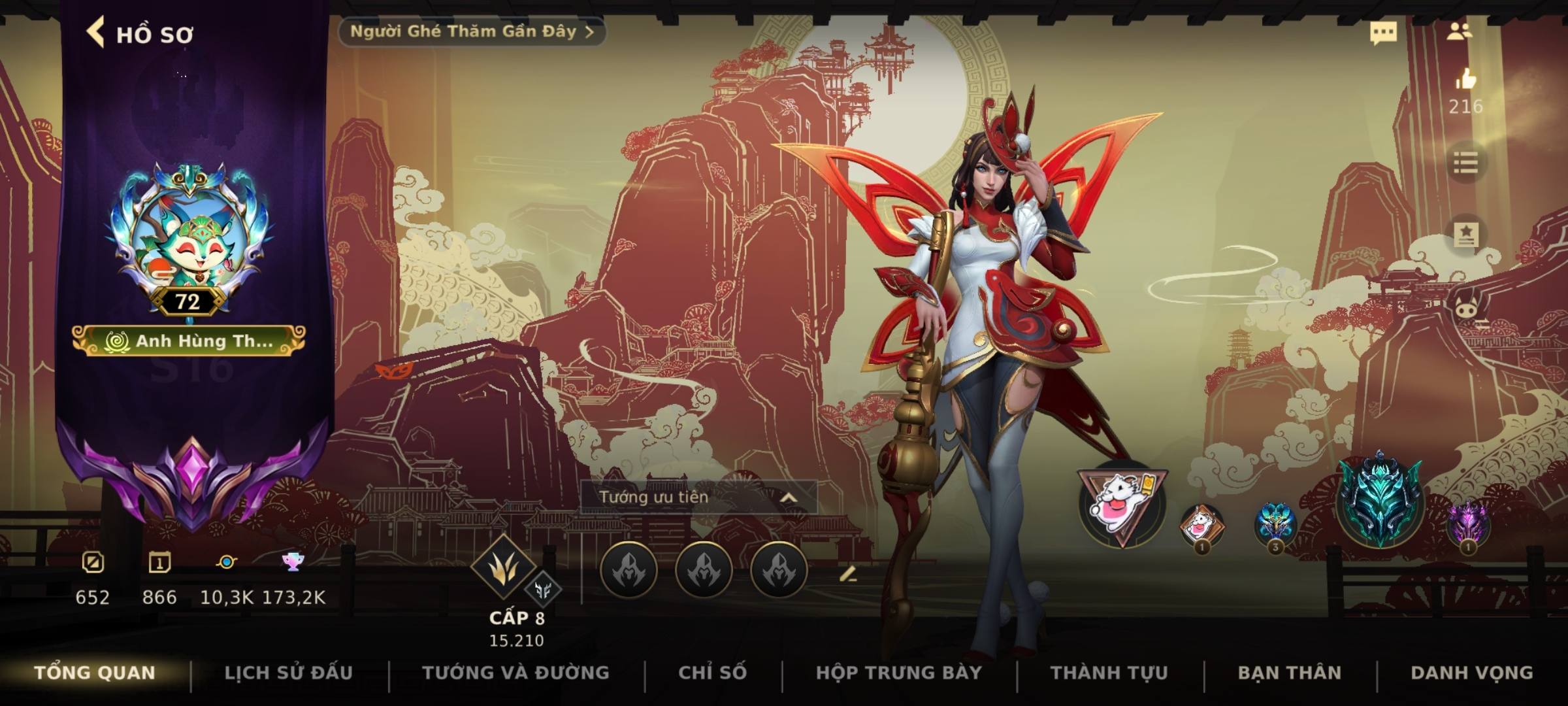Switch to the Bạn Thân tab
The width and height of the screenshot is (1568, 706).
1289,673
